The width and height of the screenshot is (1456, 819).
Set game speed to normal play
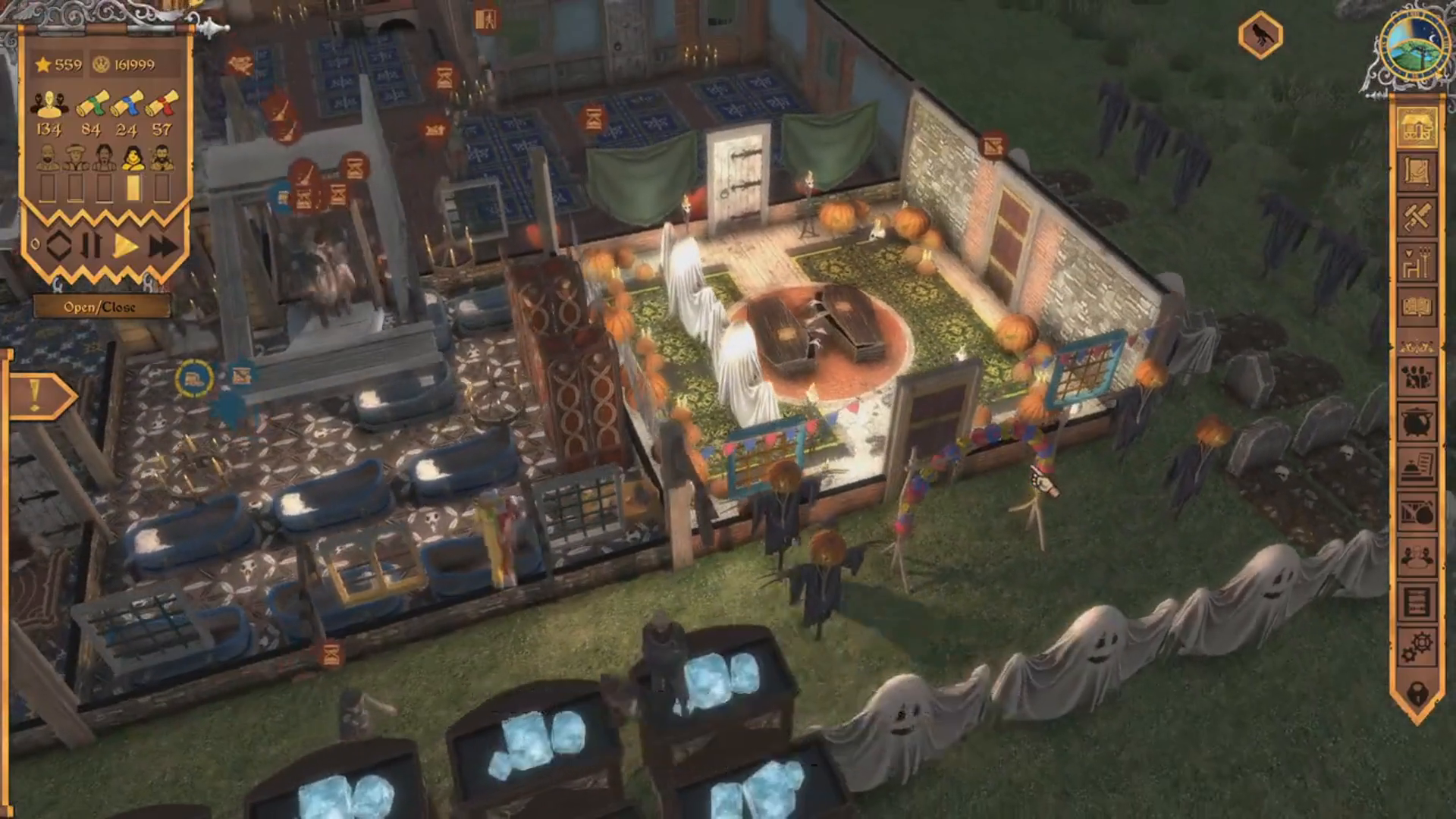pyautogui.click(x=127, y=246)
